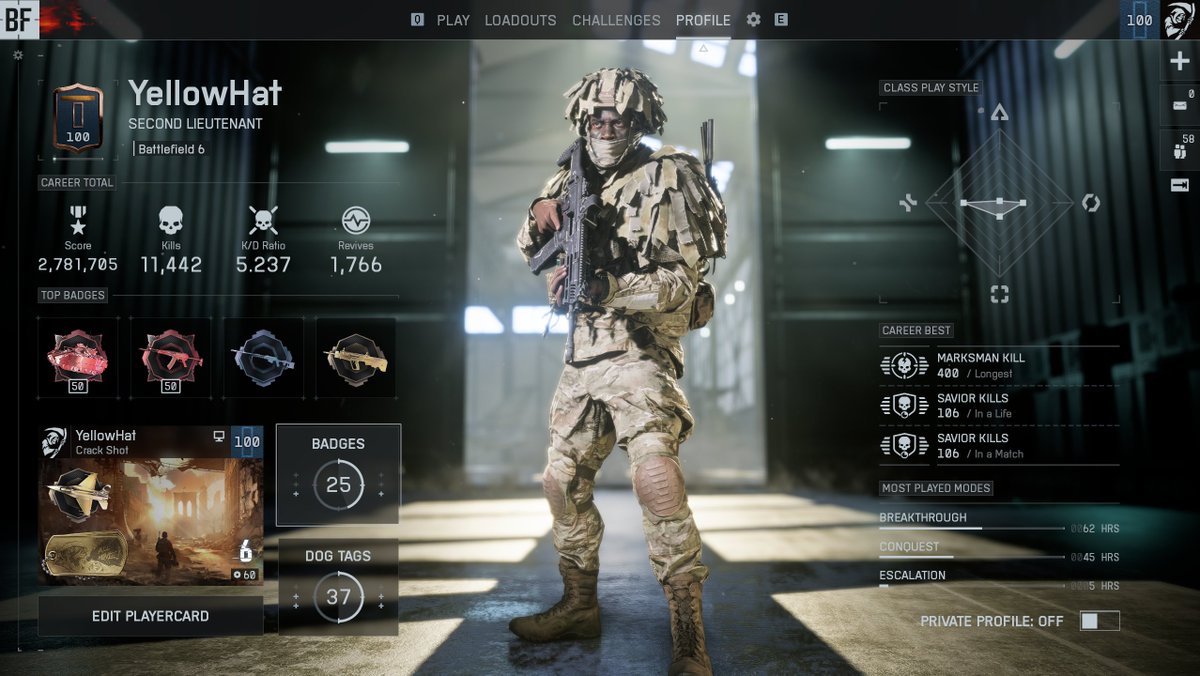
Task: Switch to the Play tab
Action: click(x=452, y=20)
